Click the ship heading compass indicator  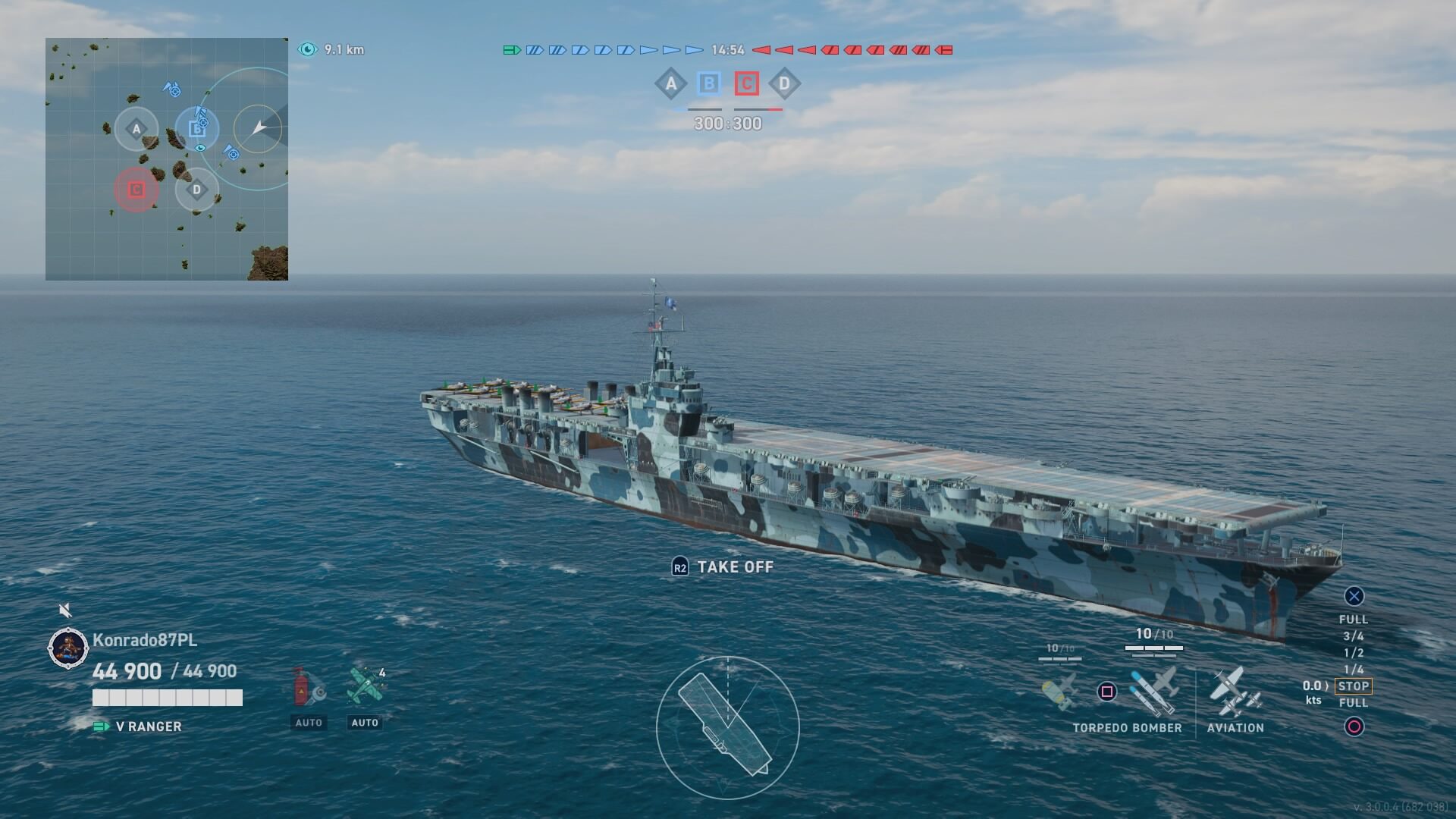727,728
